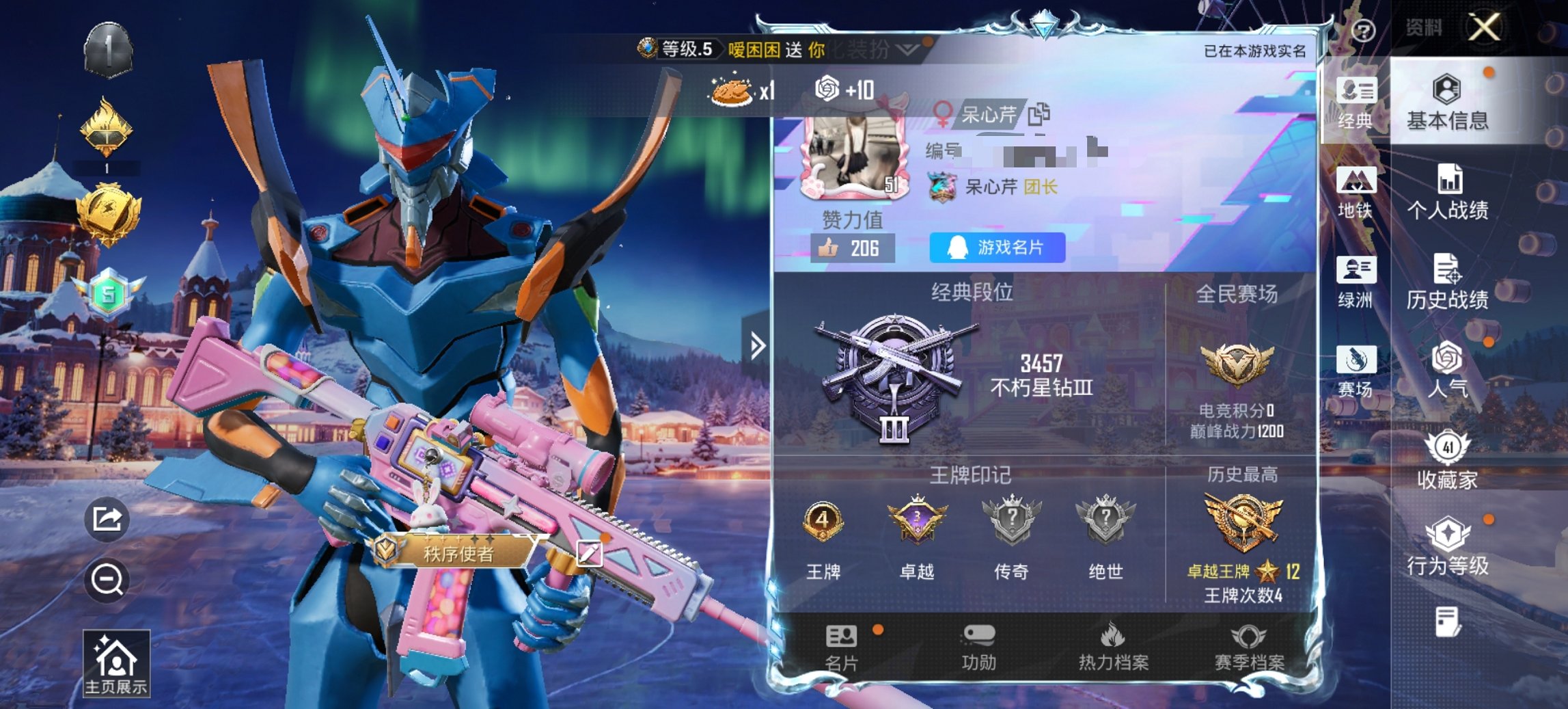Screen dimensions: 1568x709
Task: Click the share icon on the left
Action: tap(106, 520)
